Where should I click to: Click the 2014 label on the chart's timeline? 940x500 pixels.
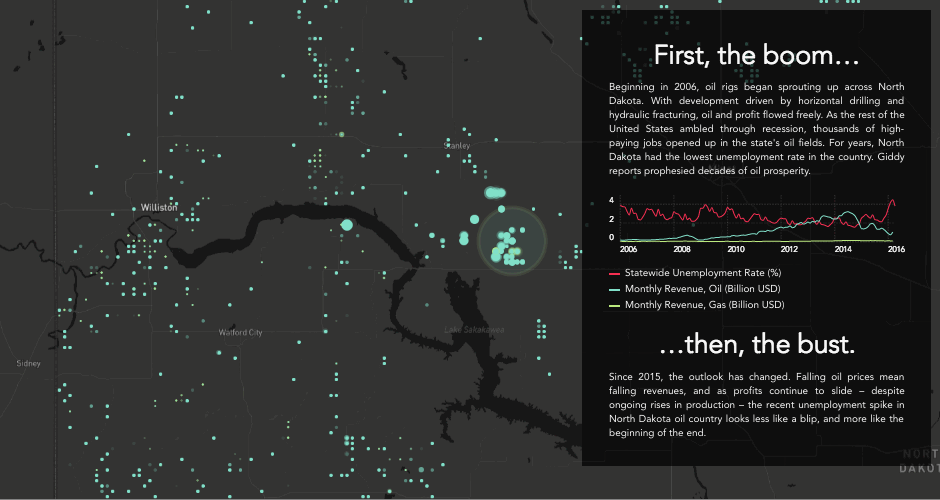tap(842, 249)
